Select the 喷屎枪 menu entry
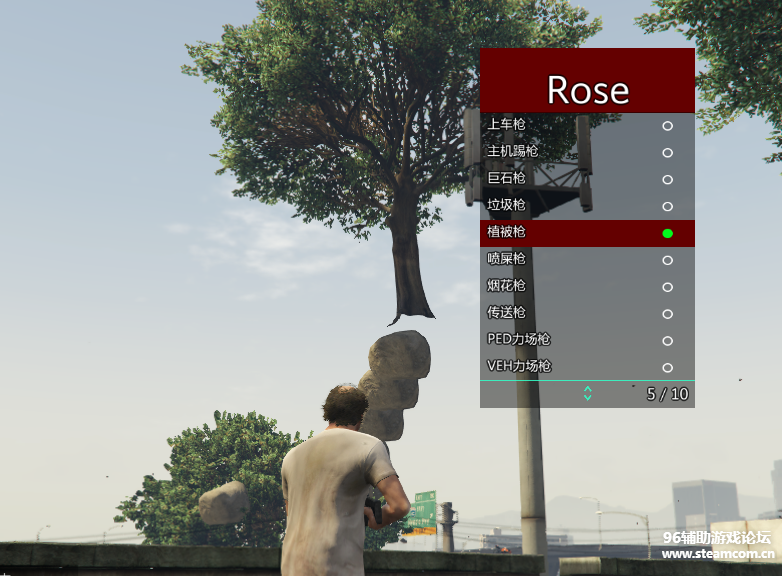The height and width of the screenshot is (576, 782). [587, 260]
